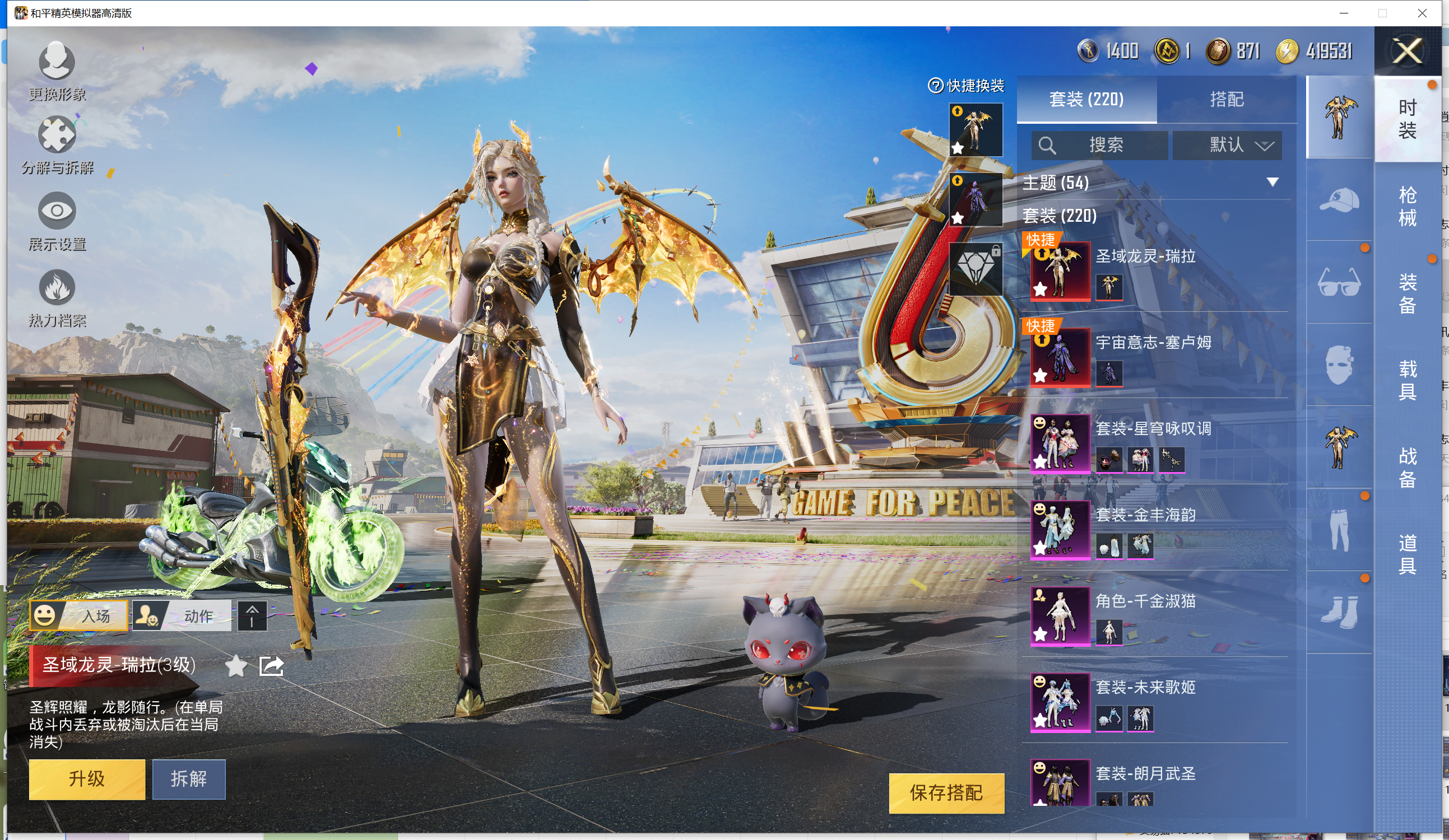Viewport: 1449px width, 840px height.
Task: Select the 入场 entrance emote button
Action: pos(80,616)
